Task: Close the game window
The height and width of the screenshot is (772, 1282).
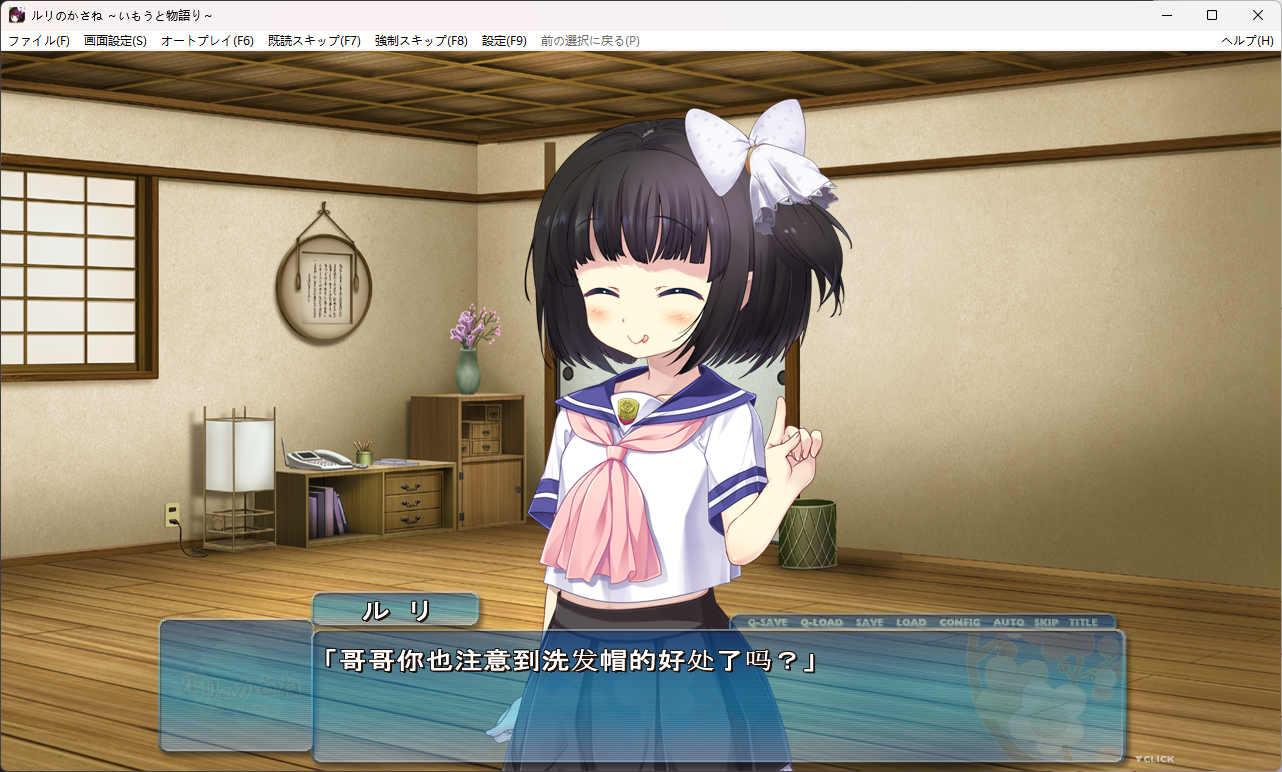Action: pos(1258,15)
